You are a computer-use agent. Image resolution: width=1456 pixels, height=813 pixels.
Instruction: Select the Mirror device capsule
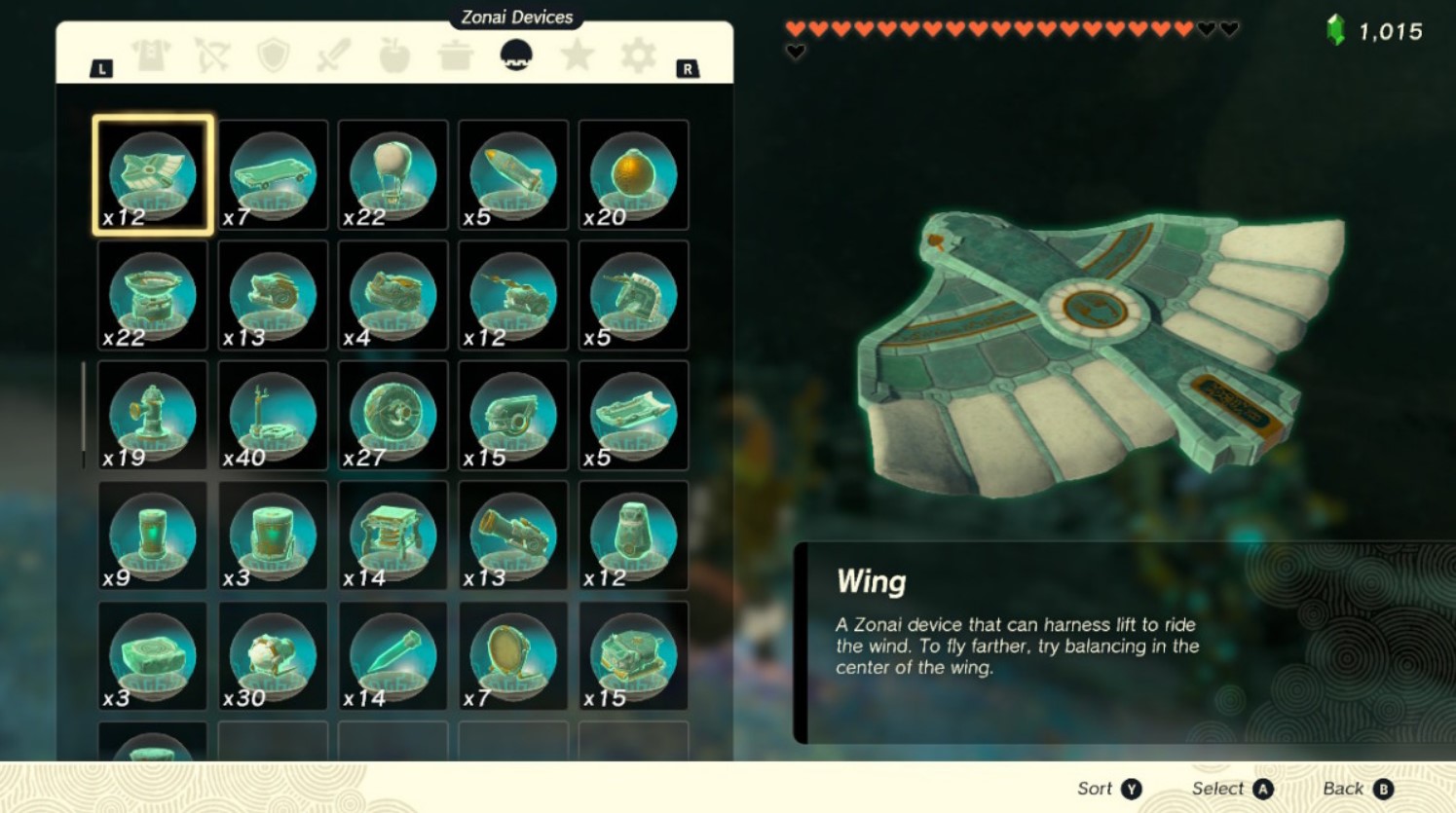pyautogui.click(x=513, y=656)
